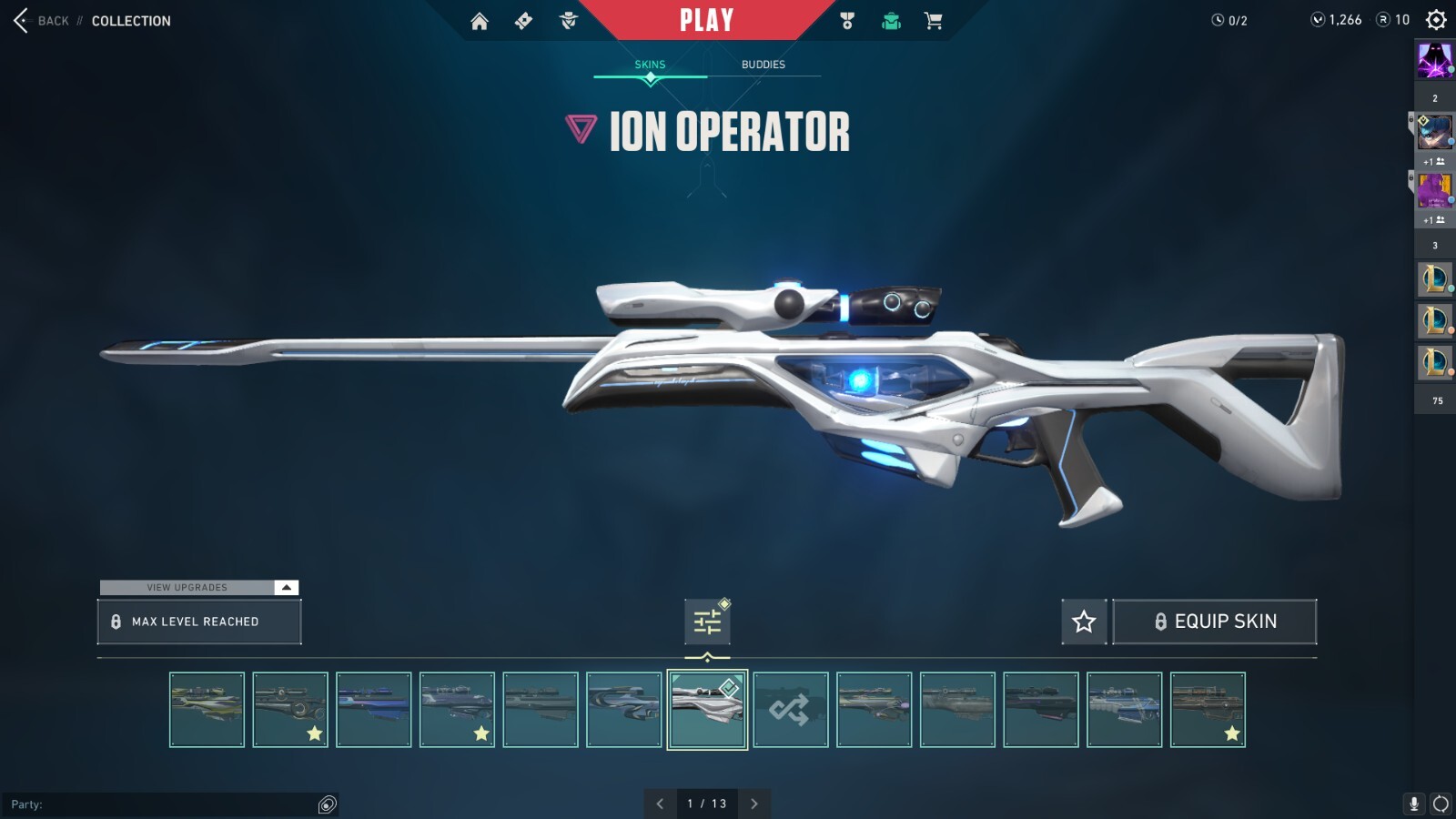Select the random skin shuffle thumbnail
Image resolution: width=1456 pixels, height=819 pixels.
tap(791, 710)
